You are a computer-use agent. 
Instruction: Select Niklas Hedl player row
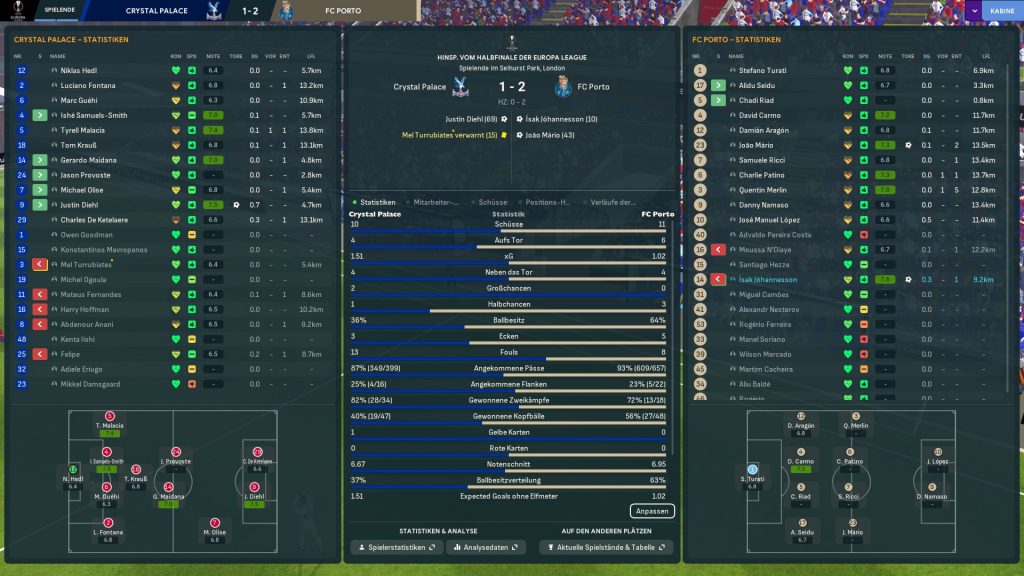(x=81, y=71)
